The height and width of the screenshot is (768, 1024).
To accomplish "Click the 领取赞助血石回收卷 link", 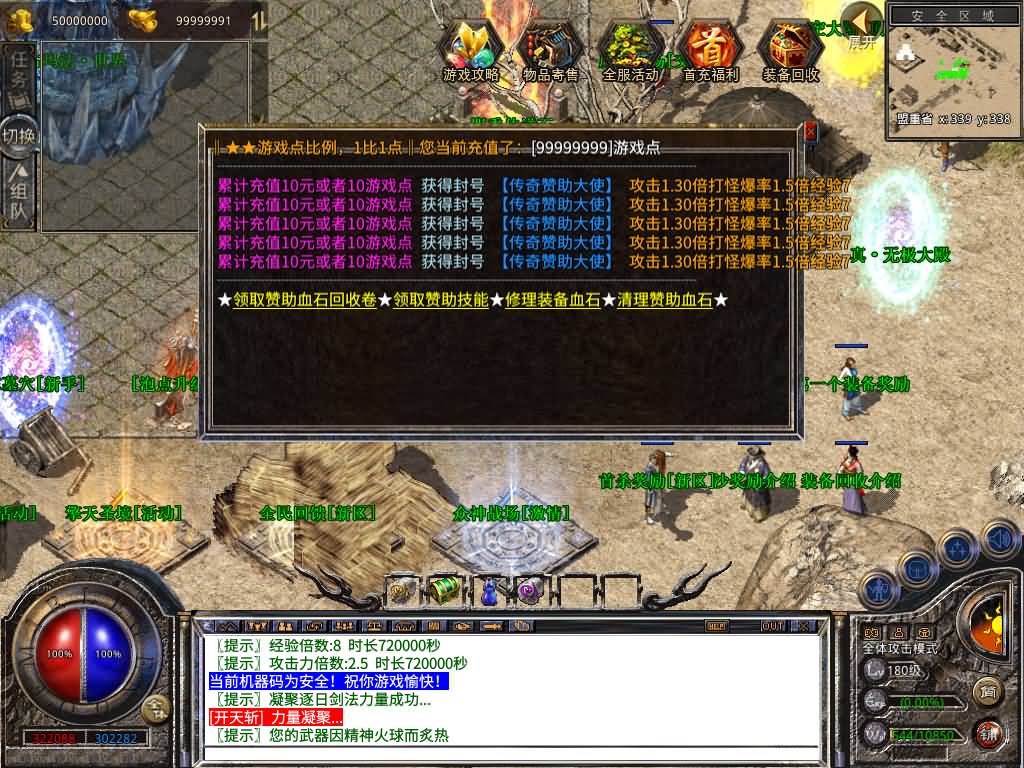I will (305, 300).
